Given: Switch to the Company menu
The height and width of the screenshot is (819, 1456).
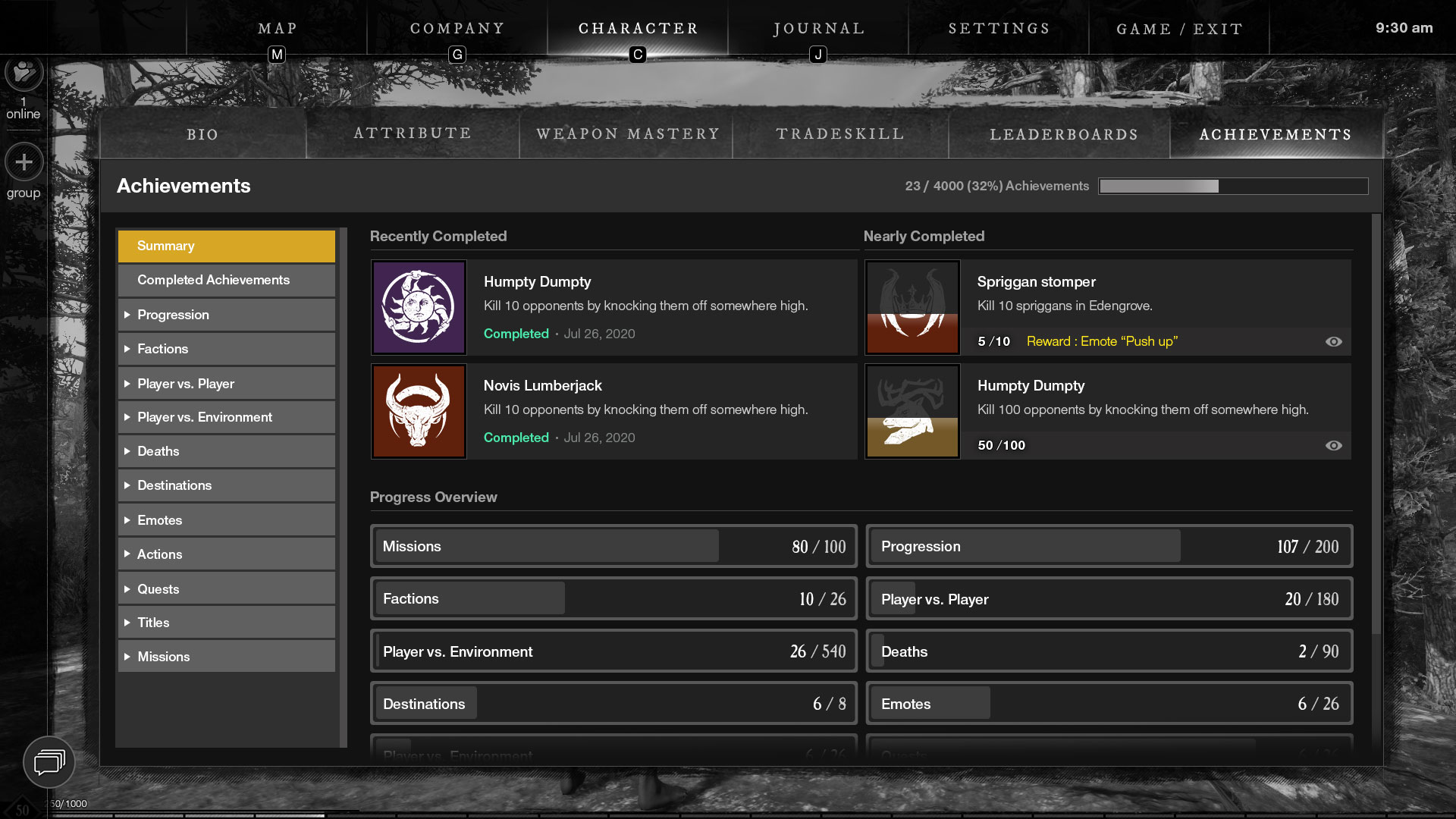Looking at the screenshot, I should [457, 29].
